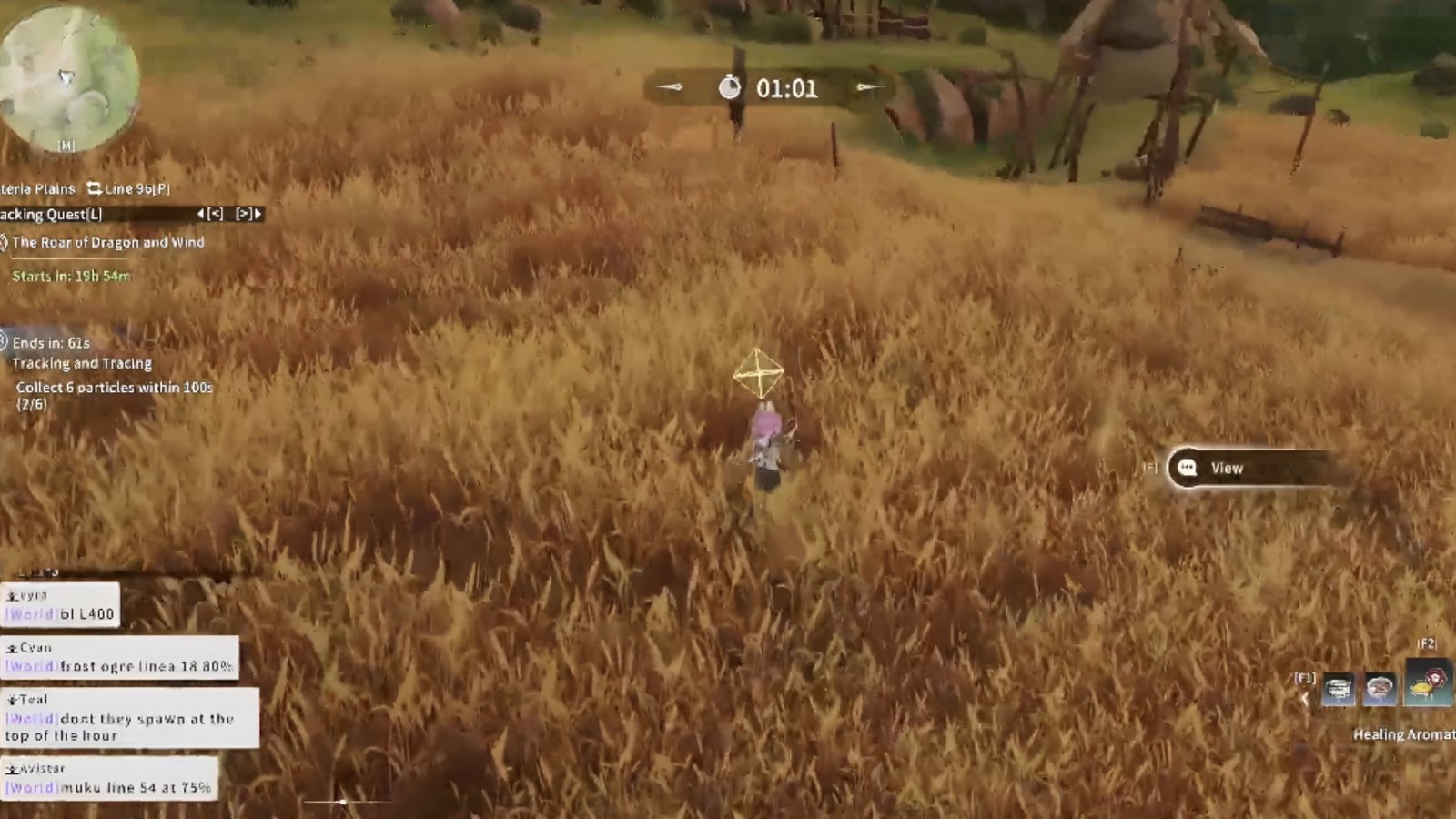Click the quest scroll icon beside The Roar of Dragon and Wind
Image resolution: width=1456 pixels, height=819 pixels.
(5, 243)
